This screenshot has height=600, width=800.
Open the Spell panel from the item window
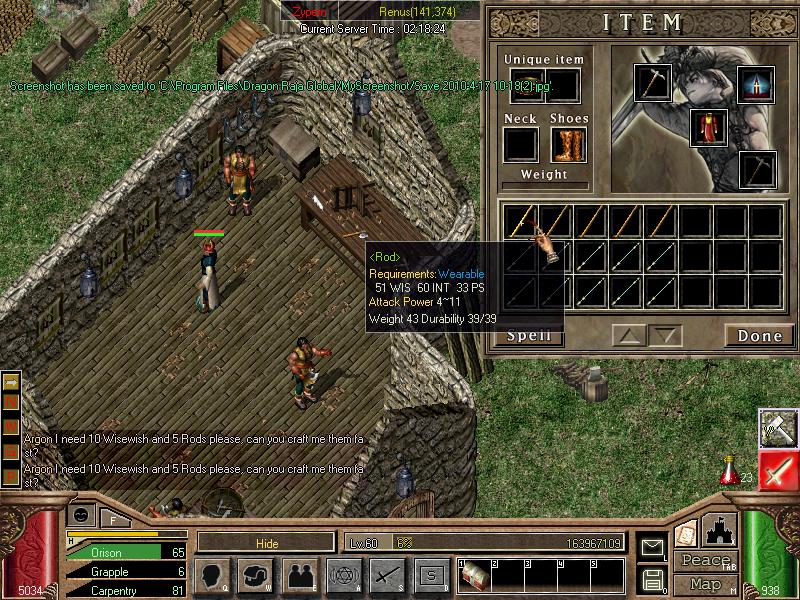click(x=529, y=336)
